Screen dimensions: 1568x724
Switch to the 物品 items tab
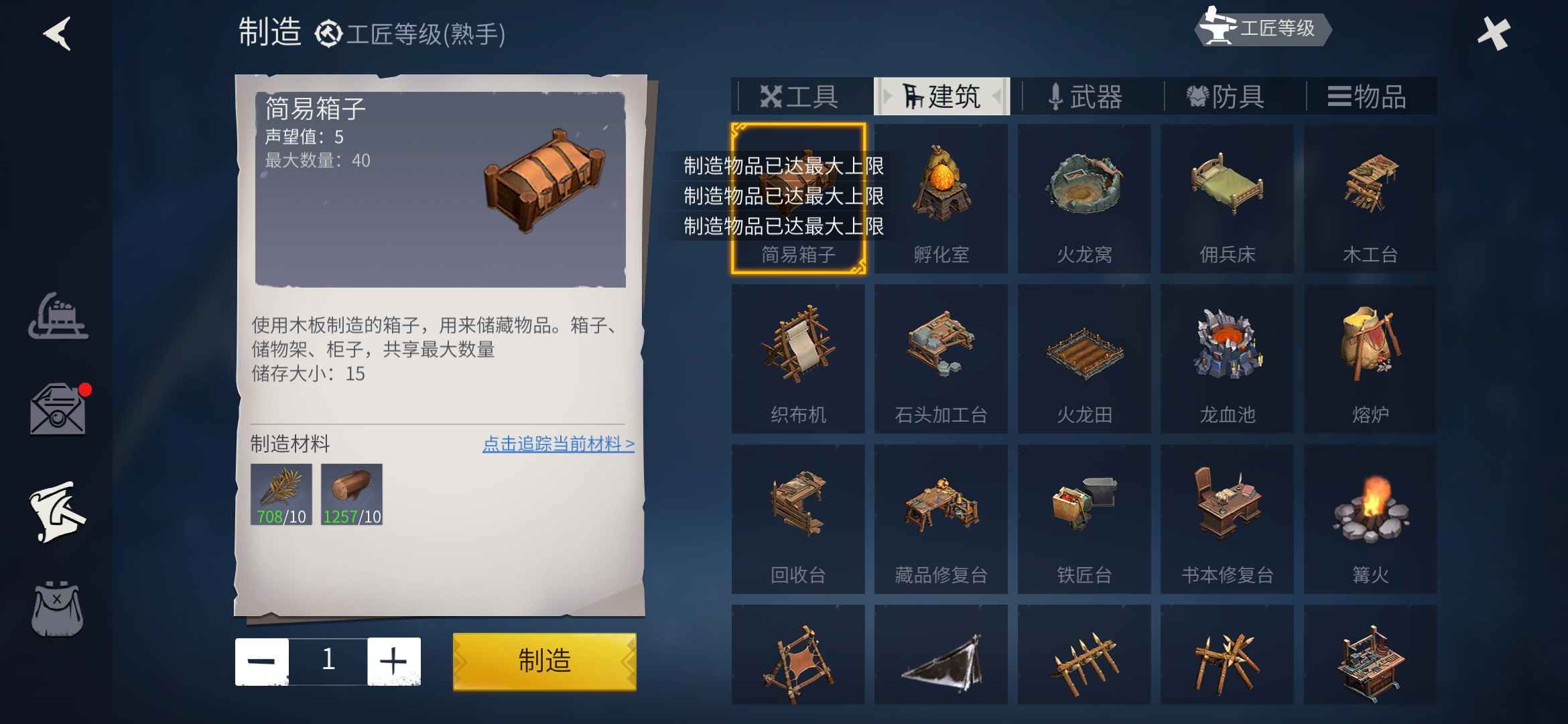1369,97
